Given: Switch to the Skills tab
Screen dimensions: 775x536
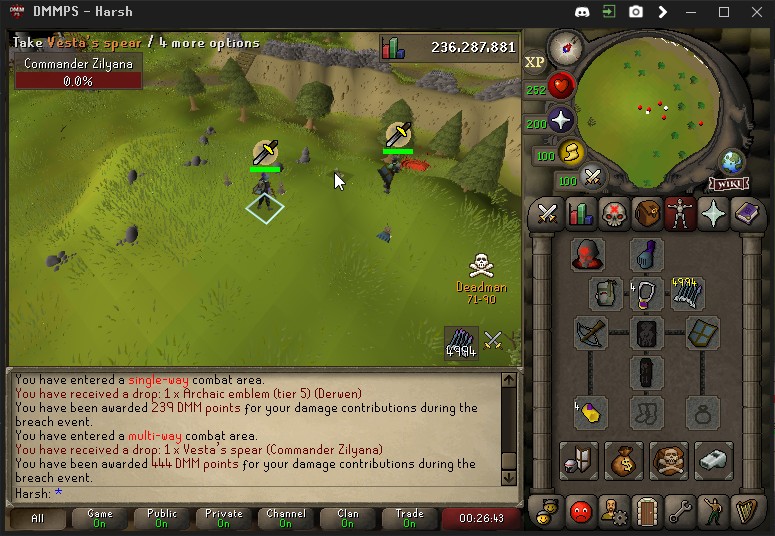Looking at the screenshot, I should [581, 213].
